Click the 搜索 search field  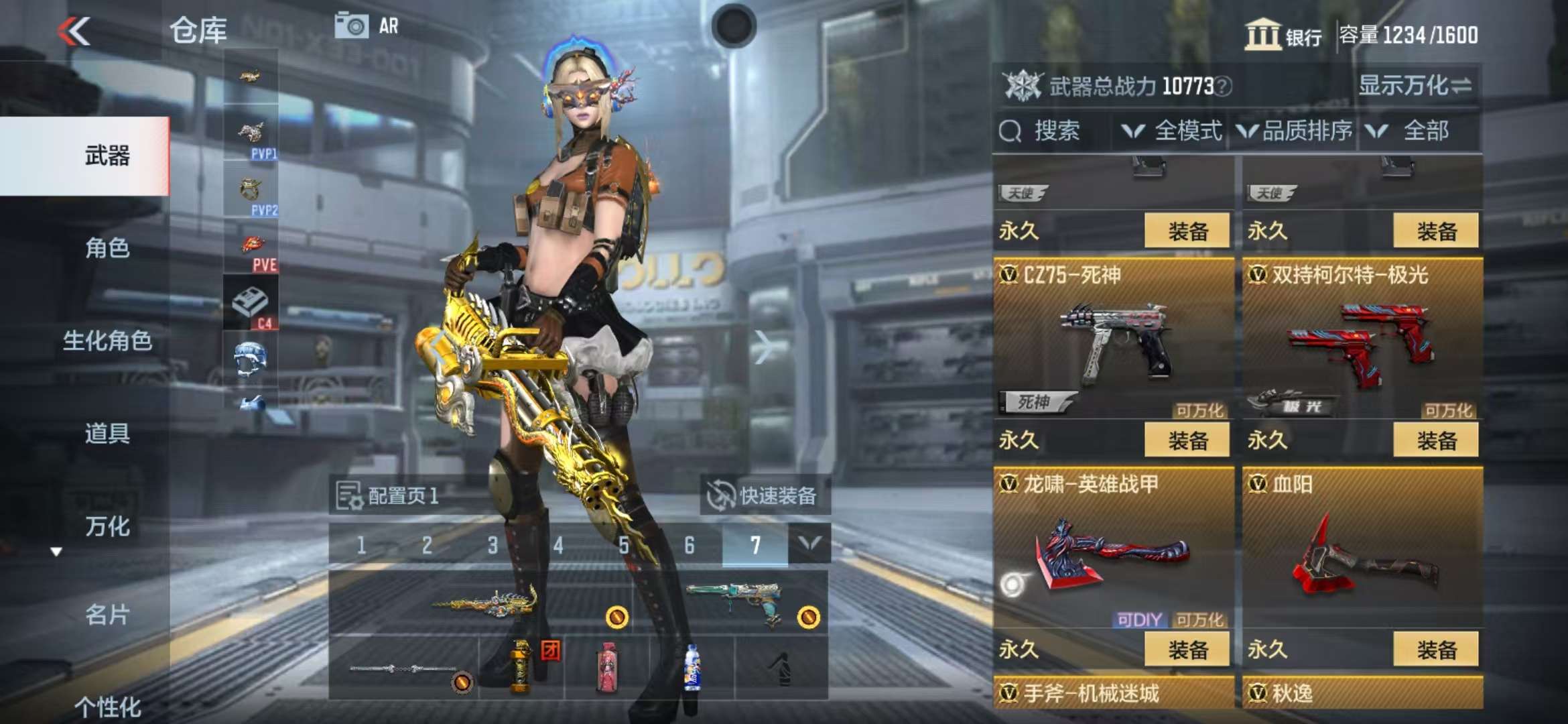tap(1055, 131)
